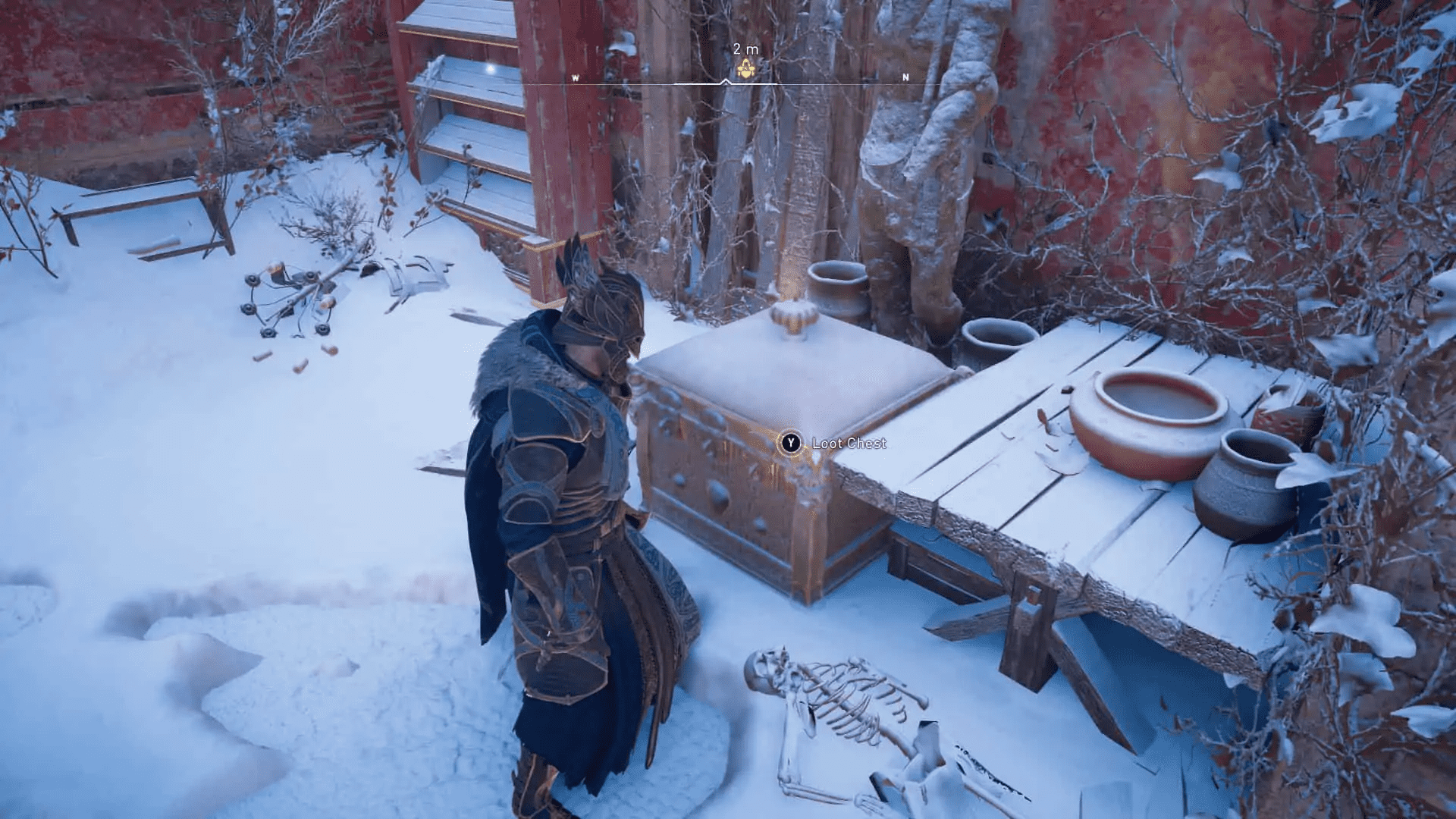Click the compass N marker
Image resolution: width=1456 pixels, height=819 pixels.
(x=905, y=76)
